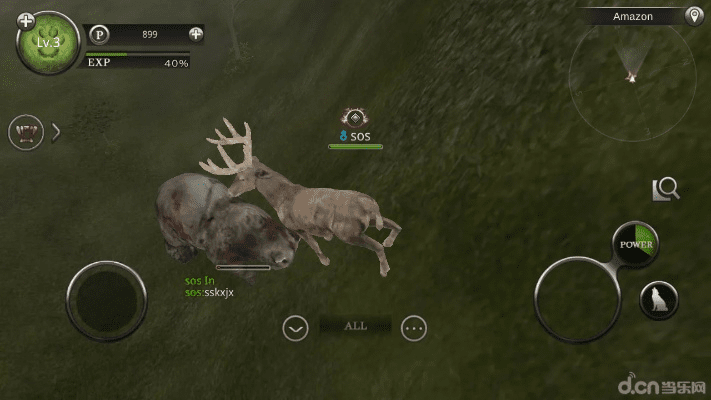Collapse chat with the down-arrow button
The width and height of the screenshot is (711, 400).
tap(295, 327)
